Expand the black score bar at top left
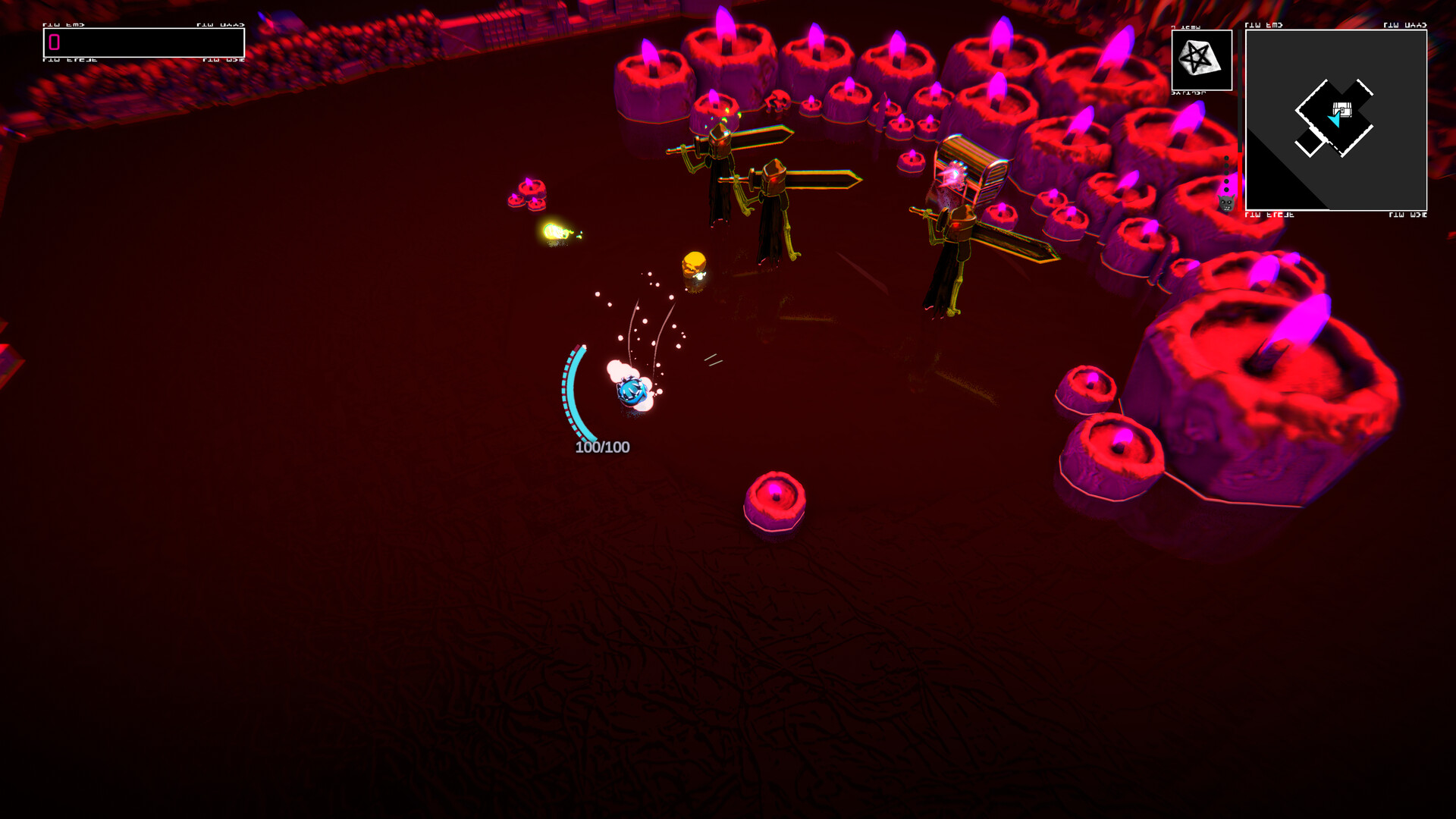This screenshot has height=819, width=1456. (x=144, y=43)
